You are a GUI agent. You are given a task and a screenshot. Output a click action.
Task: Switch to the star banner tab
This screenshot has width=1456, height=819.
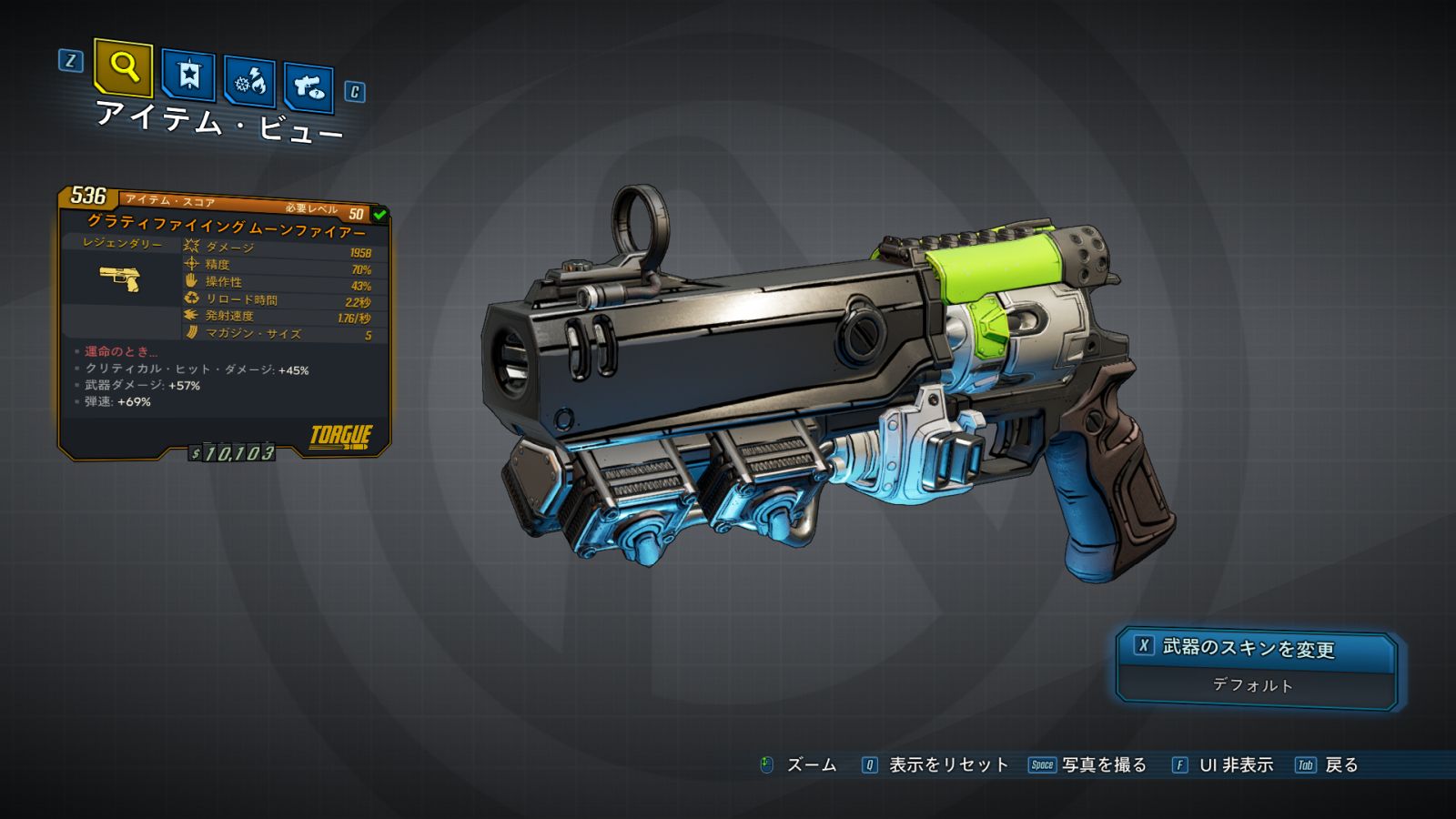pos(188,75)
